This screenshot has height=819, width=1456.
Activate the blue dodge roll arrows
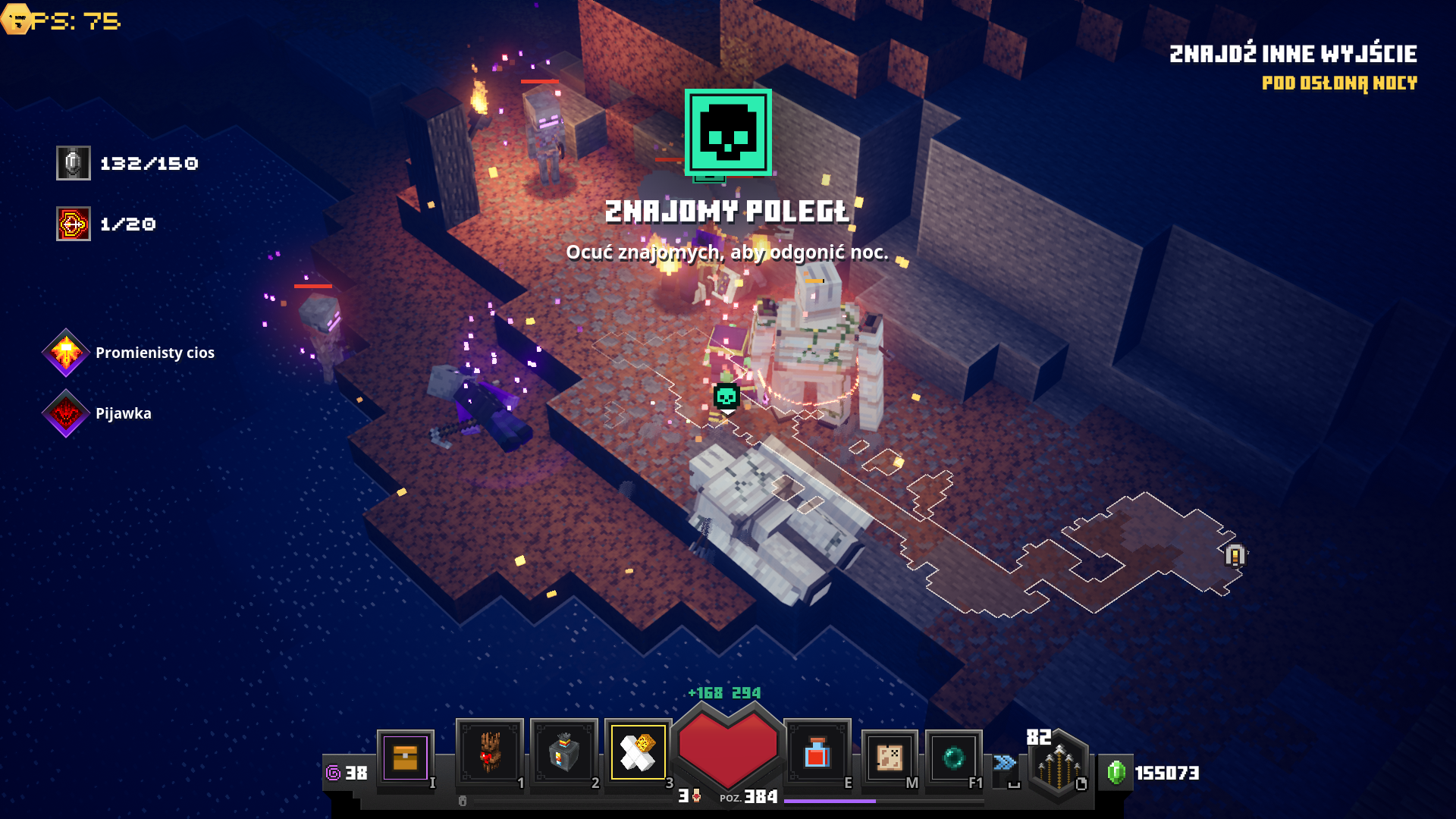point(1005,762)
